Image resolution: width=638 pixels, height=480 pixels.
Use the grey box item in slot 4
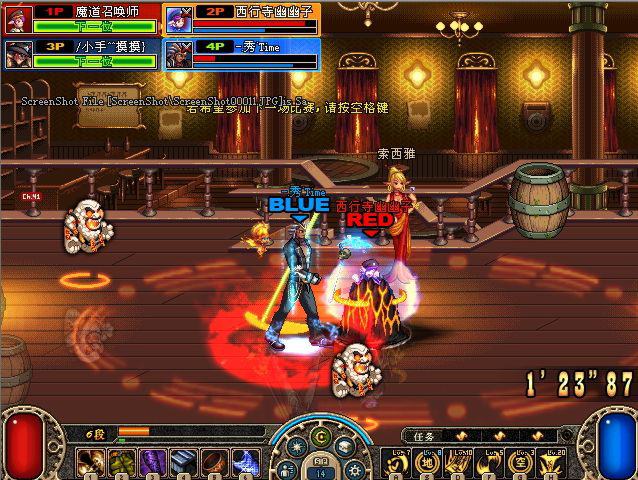coord(183,462)
